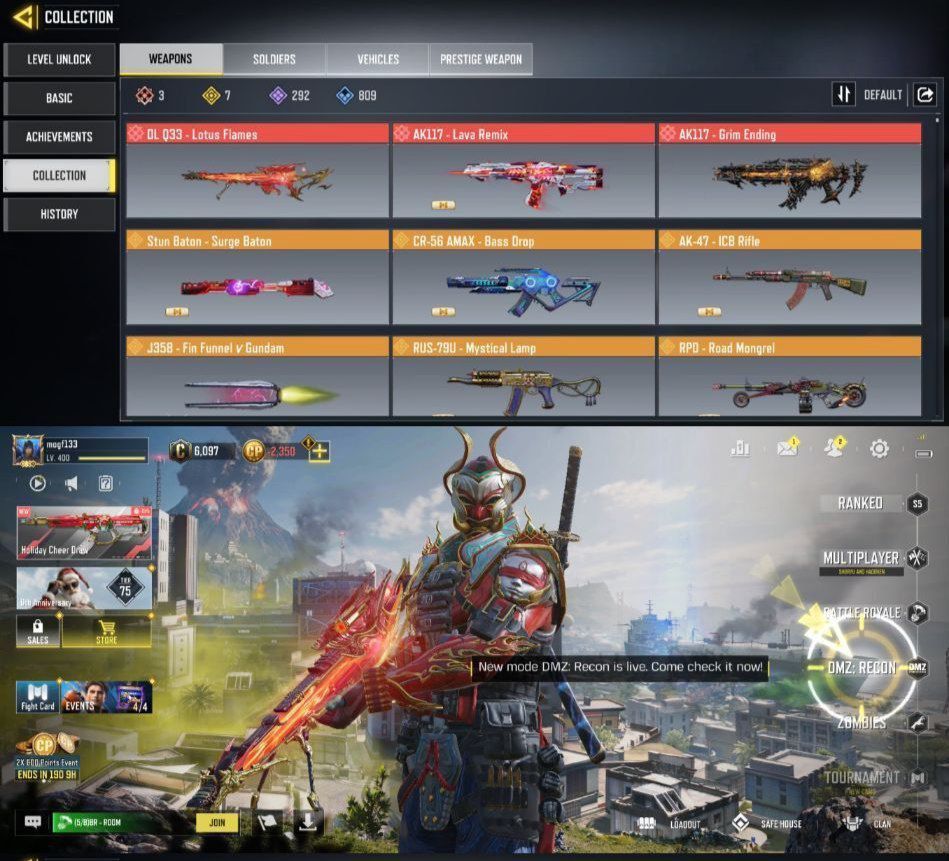Viewport: 949px width, 861px height.
Task: Switch to the Soldiers tab
Action: click(274, 59)
